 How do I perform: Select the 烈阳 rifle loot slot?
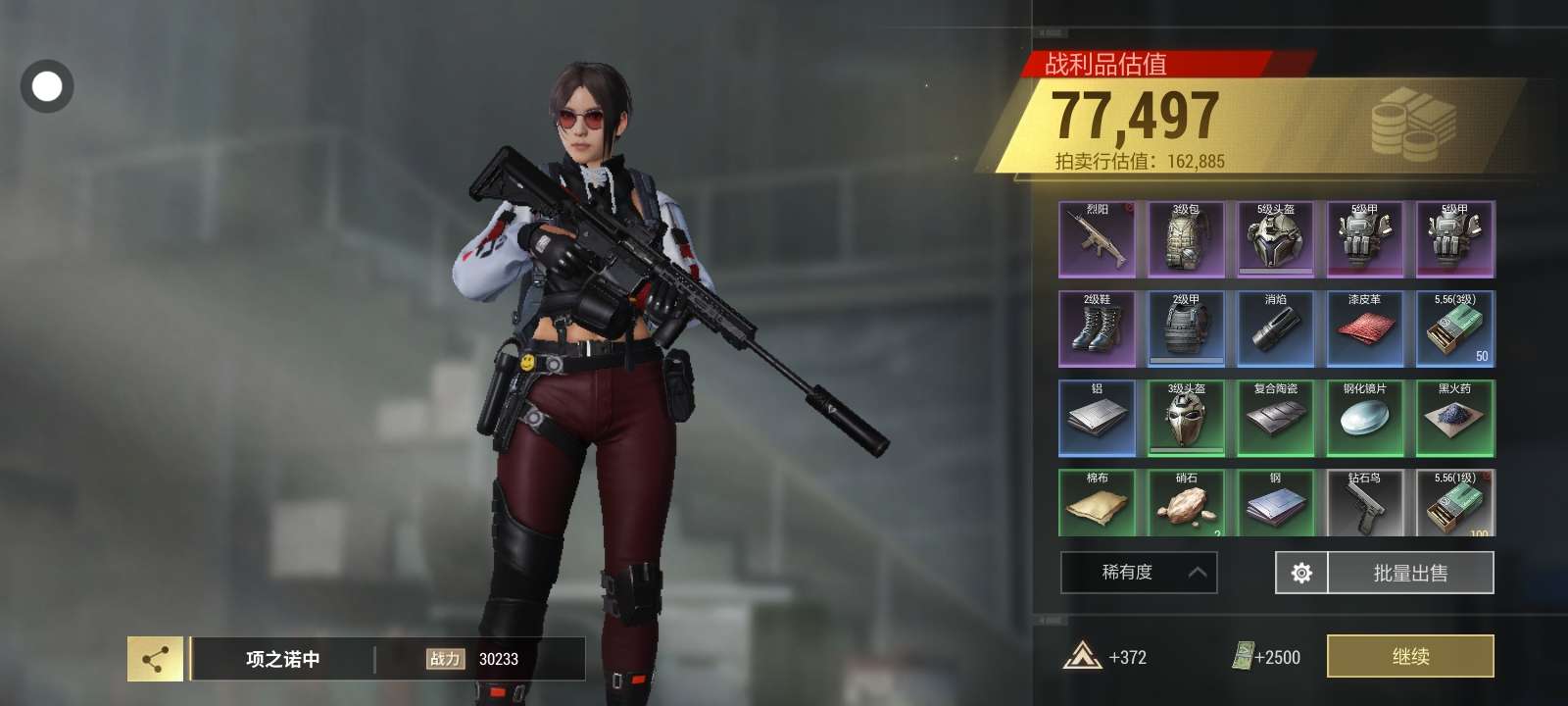[1098, 239]
